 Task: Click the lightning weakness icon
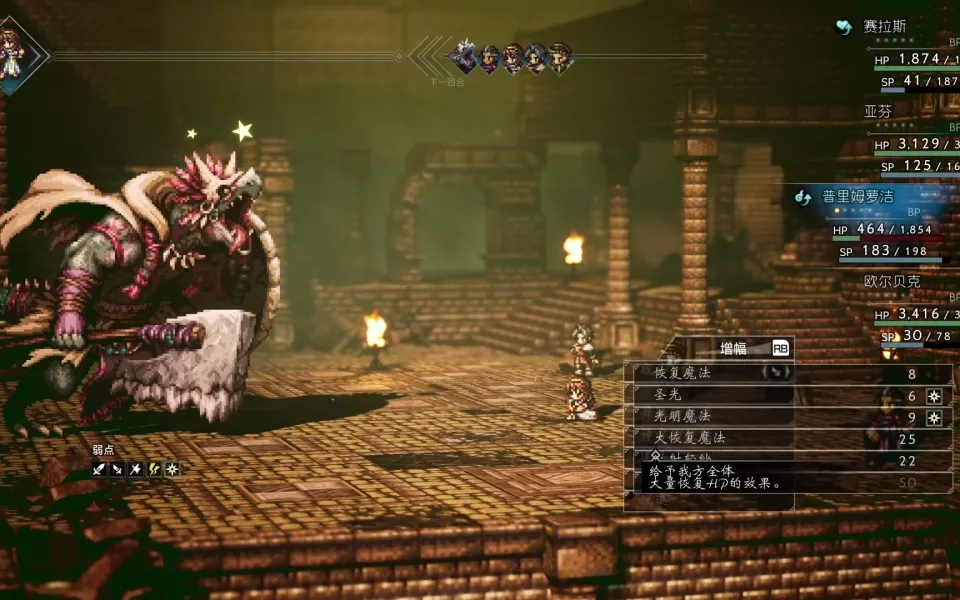pyautogui.click(x=154, y=469)
